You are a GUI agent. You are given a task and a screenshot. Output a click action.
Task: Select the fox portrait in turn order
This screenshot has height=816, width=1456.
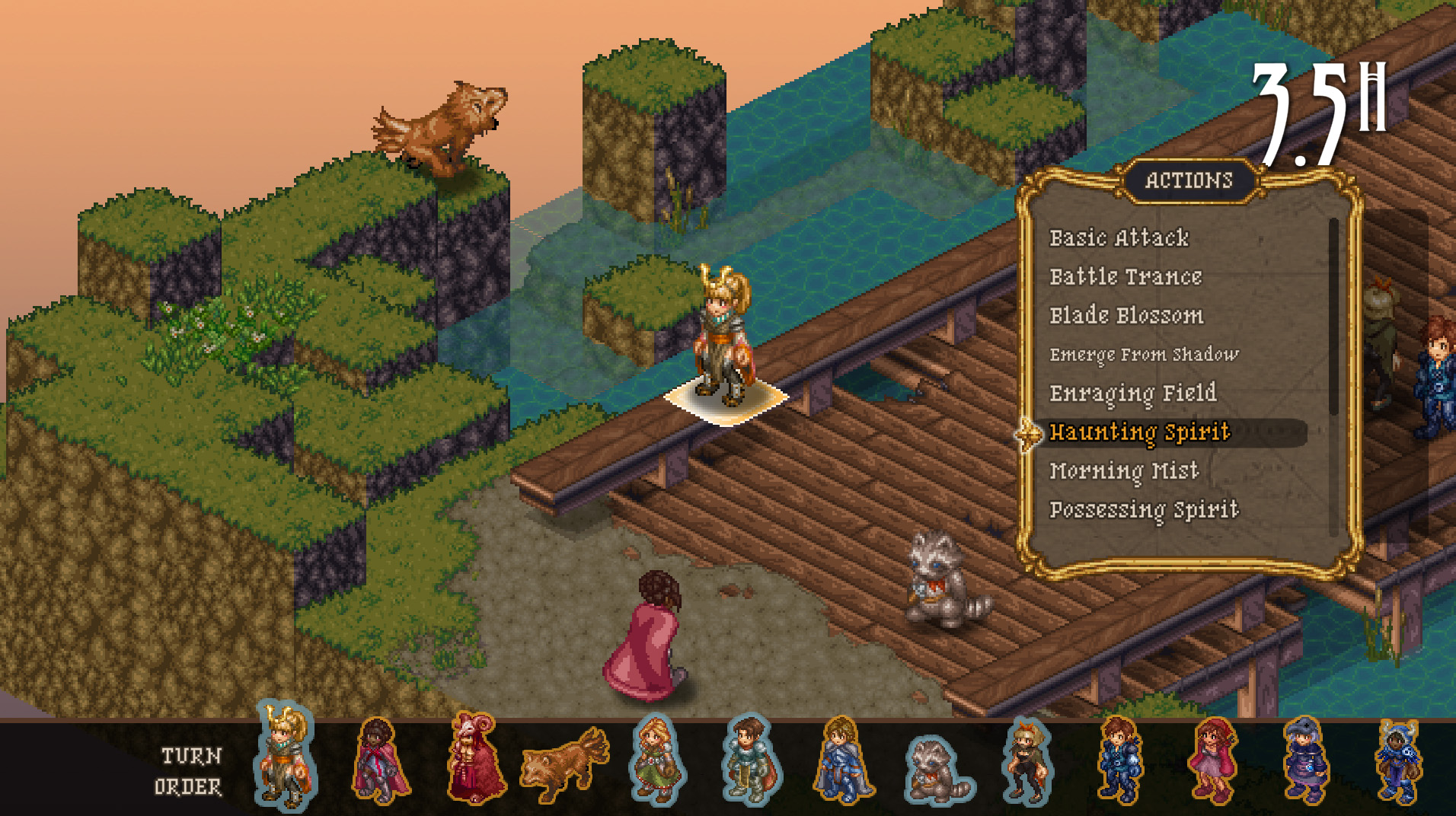[x=564, y=763]
